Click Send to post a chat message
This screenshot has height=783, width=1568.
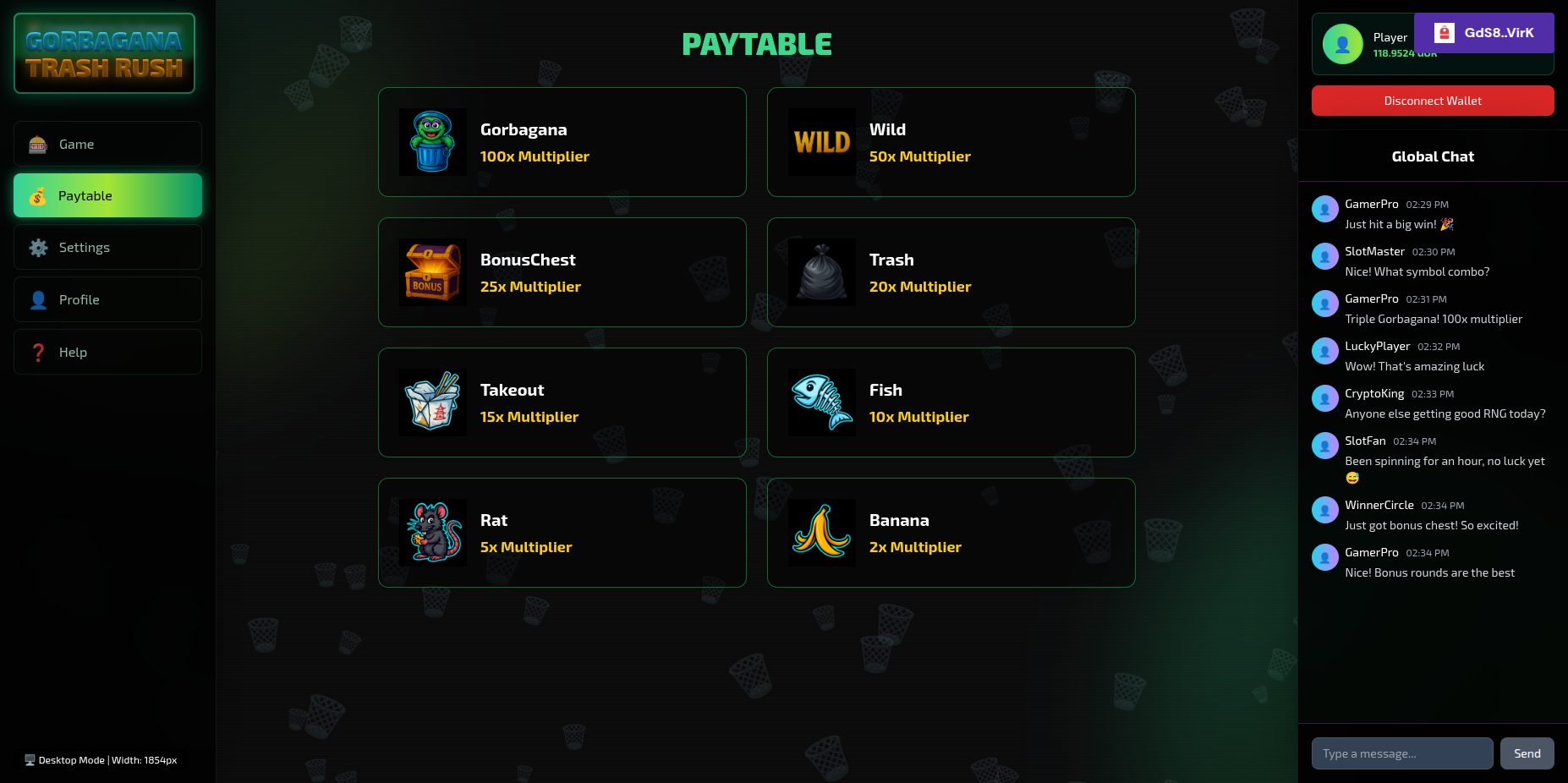pyautogui.click(x=1527, y=753)
